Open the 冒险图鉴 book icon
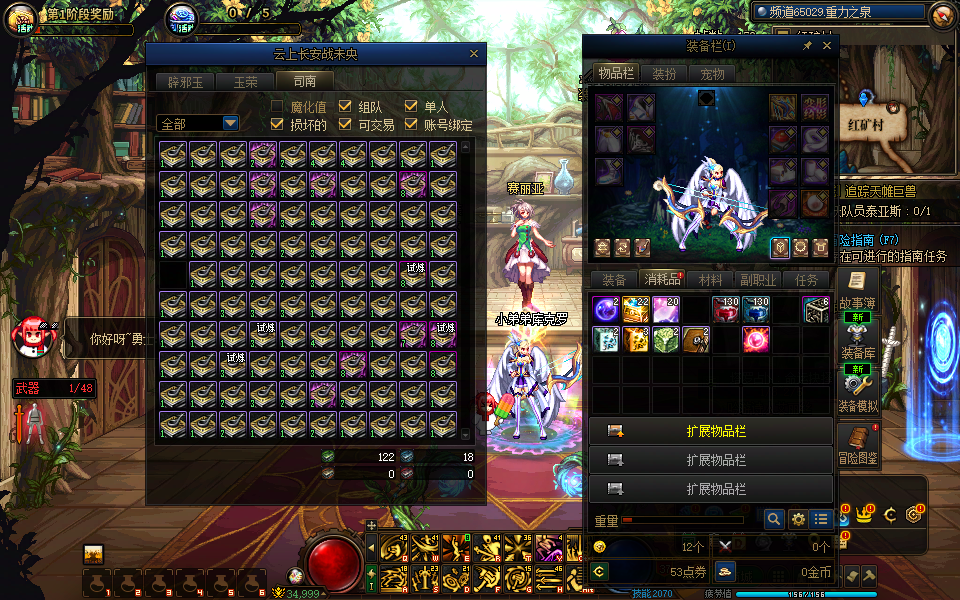The height and width of the screenshot is (600, 960). (857, 442)
